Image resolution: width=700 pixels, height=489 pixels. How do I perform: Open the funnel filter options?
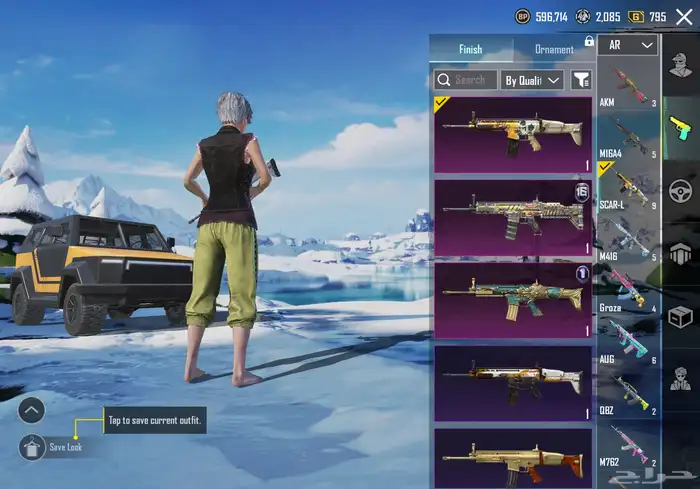tap(580, 79)
